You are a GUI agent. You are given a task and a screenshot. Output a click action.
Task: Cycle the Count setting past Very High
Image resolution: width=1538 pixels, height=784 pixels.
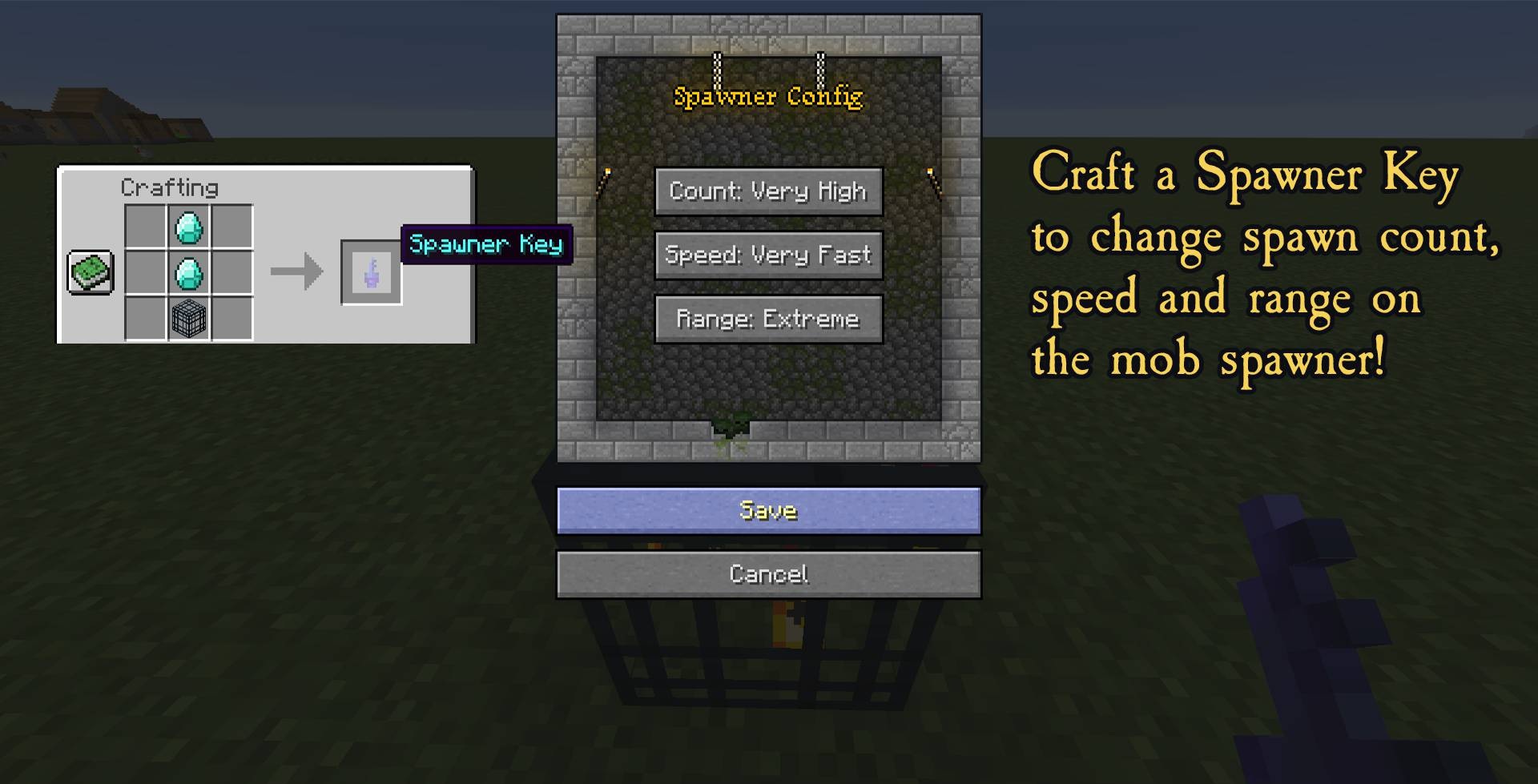767,191
